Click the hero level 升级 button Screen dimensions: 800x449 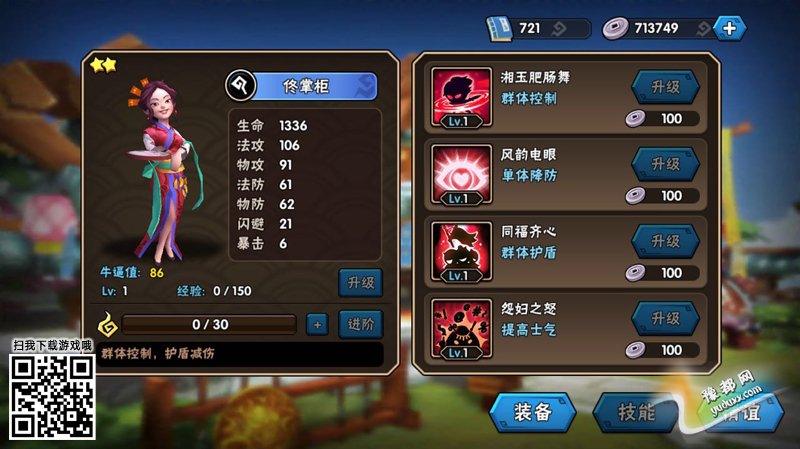coord(360,283)
